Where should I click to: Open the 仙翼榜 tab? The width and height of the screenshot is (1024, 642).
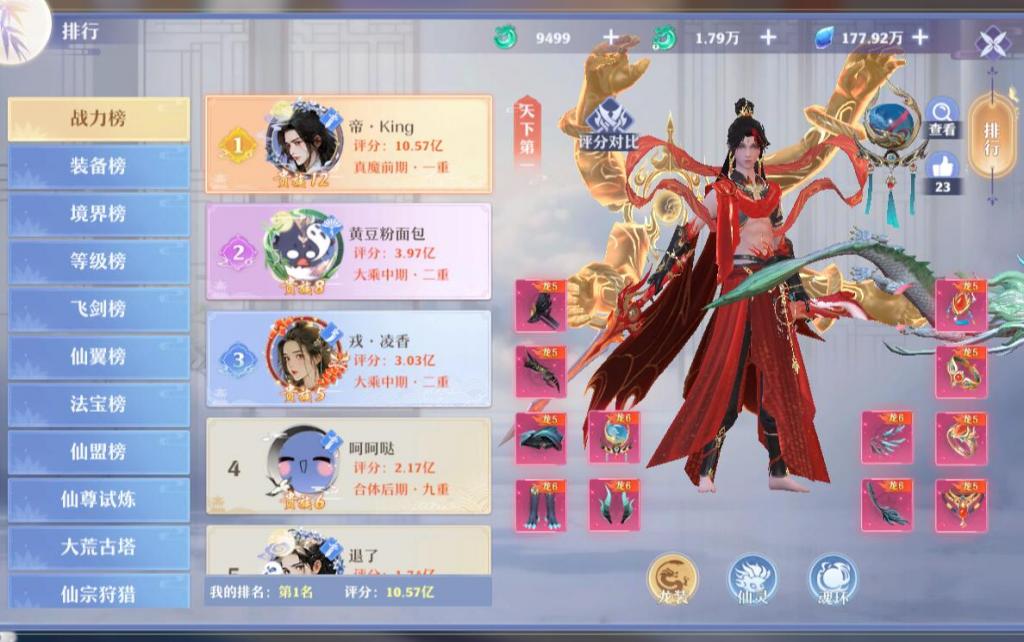pyautogui.click(x=98, y=357)
